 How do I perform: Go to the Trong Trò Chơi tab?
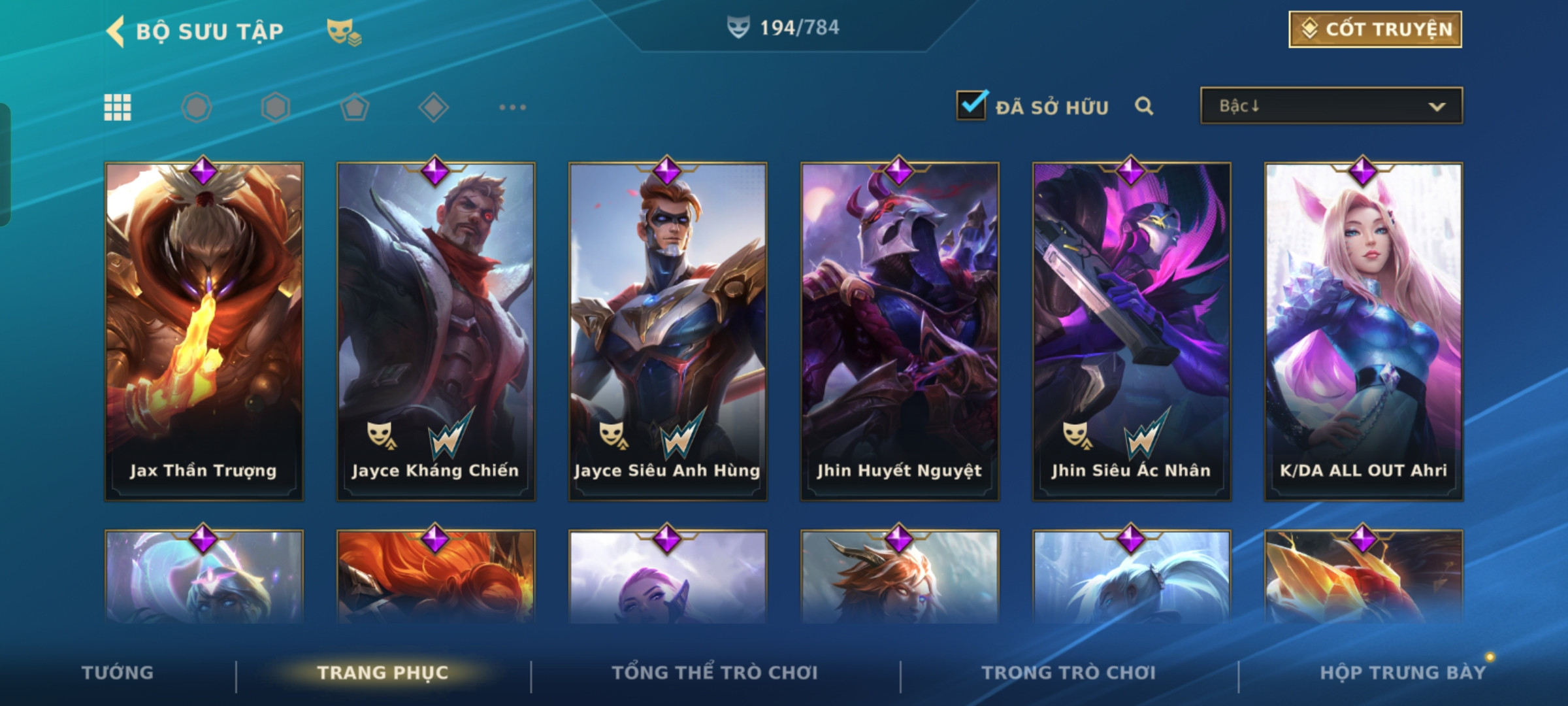(1069, 673)
